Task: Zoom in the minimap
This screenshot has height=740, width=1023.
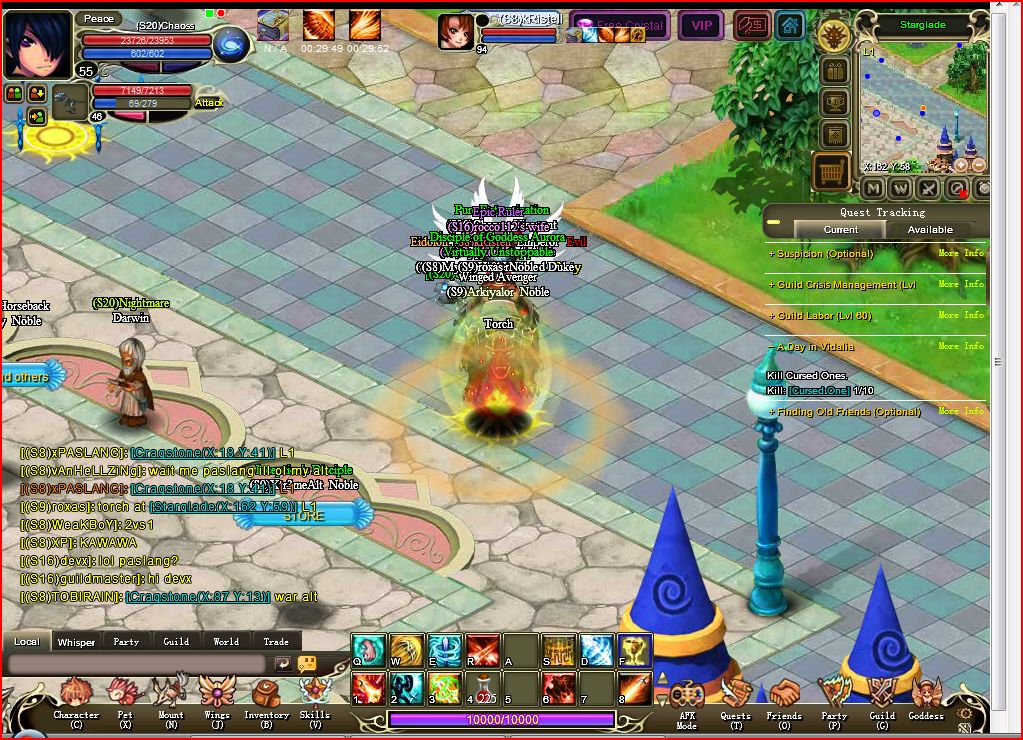Action: coord(961,165)
